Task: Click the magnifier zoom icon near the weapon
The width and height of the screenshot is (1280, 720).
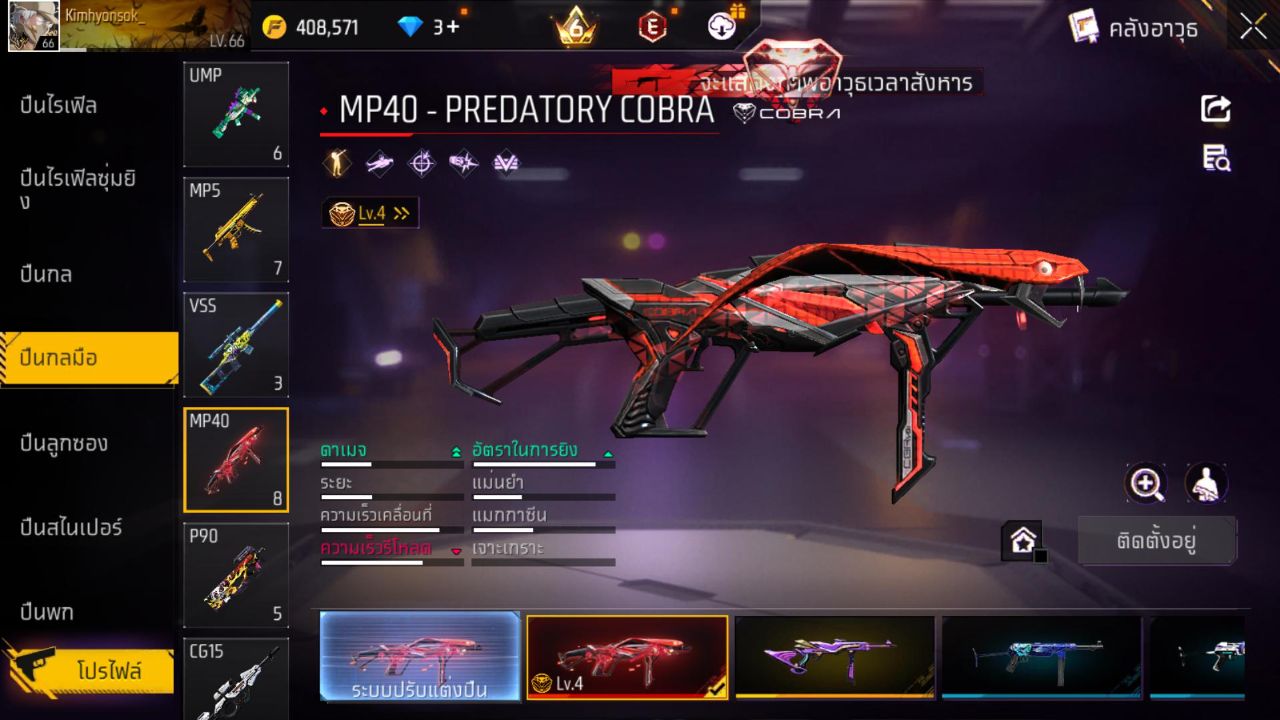Action: (x=1146, y=484)
